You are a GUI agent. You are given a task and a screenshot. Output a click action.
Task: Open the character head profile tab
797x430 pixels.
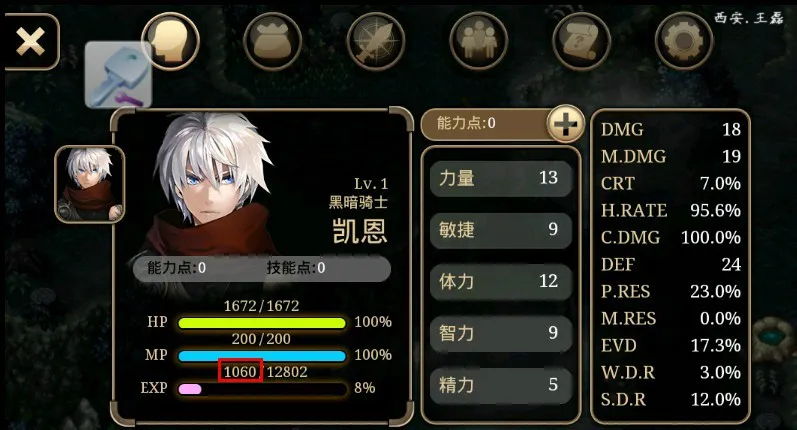coord(171,42)
